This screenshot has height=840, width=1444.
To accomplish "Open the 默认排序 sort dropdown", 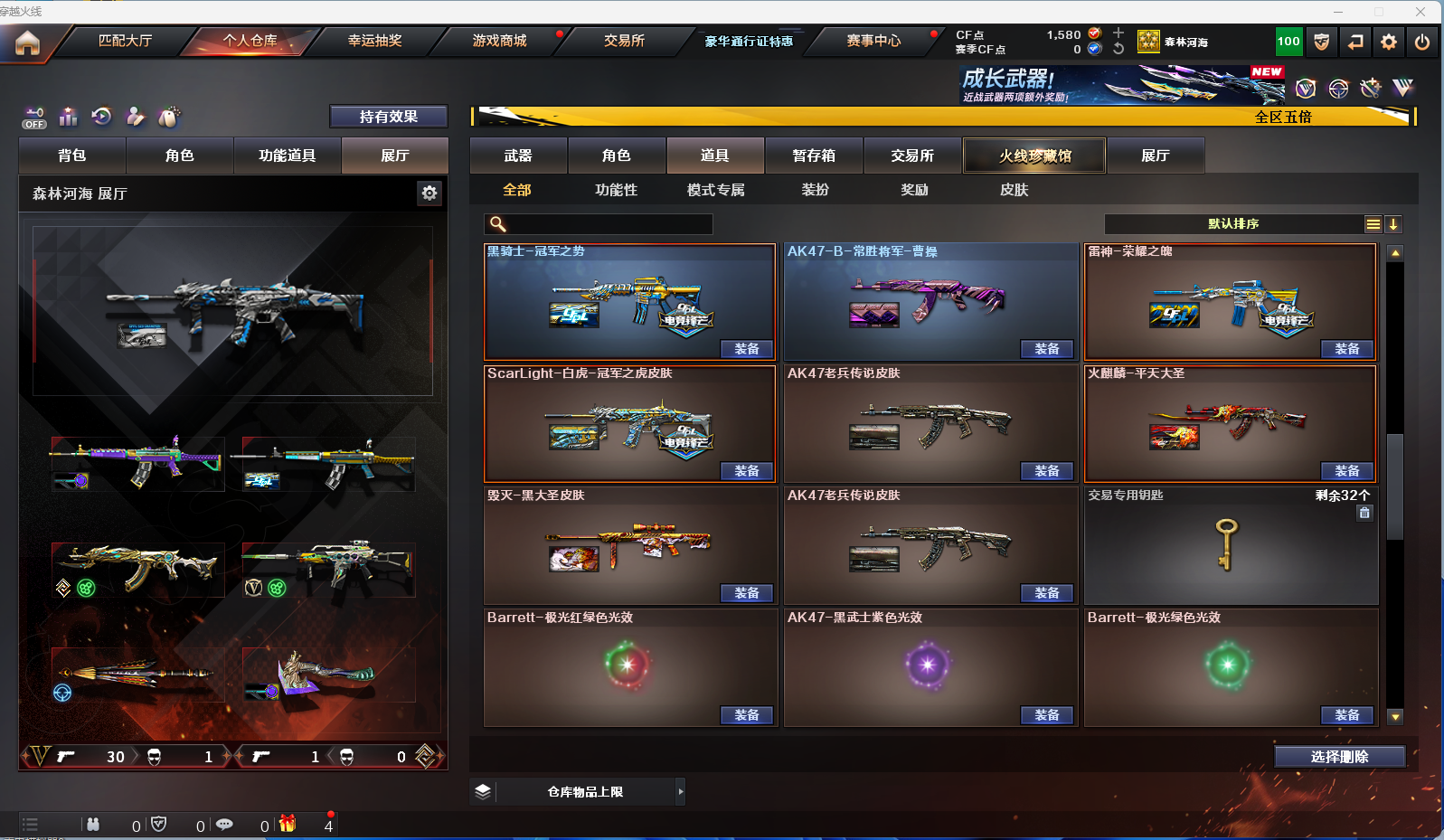I will point(1233,224).
